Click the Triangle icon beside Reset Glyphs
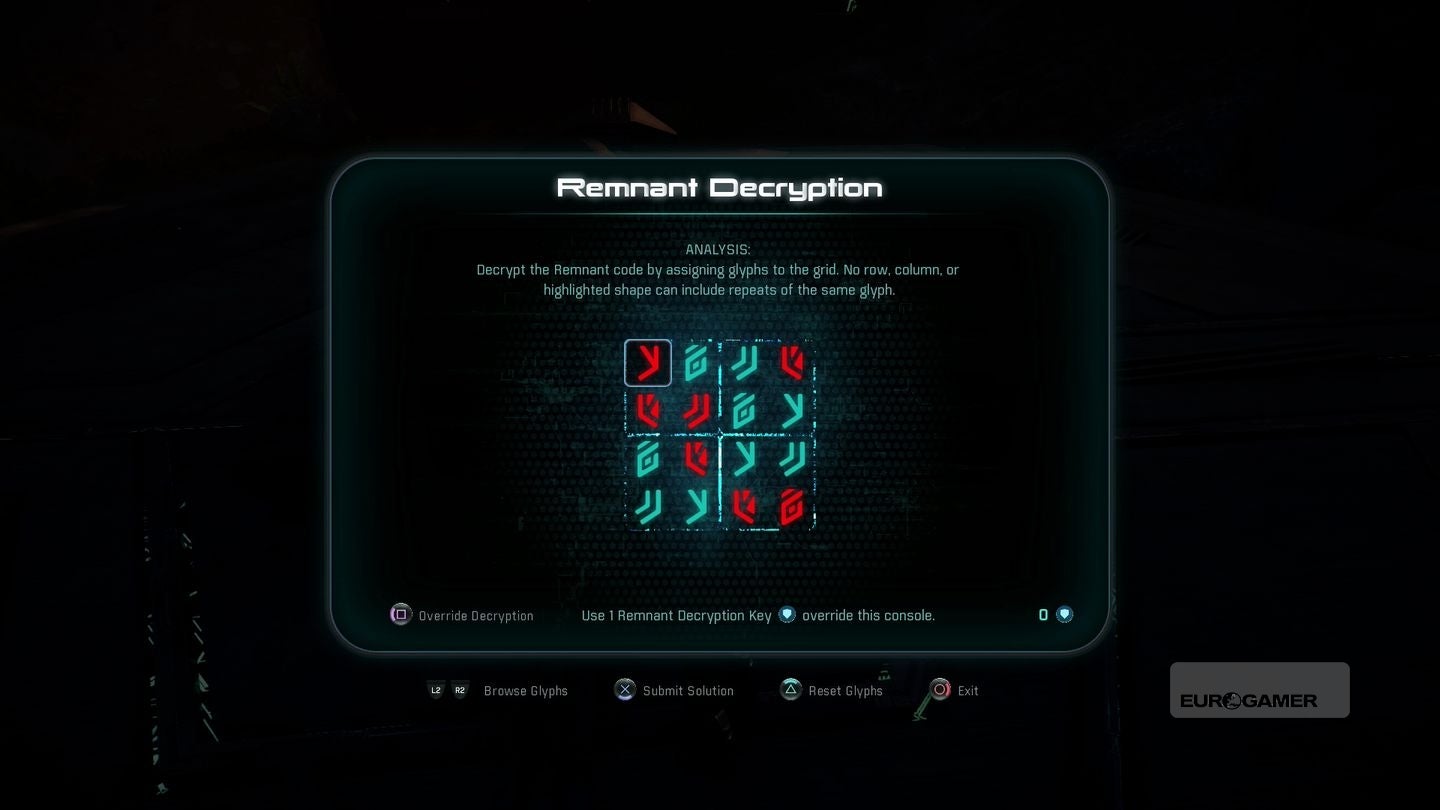The width and height of the screenshot is (1440, 810). tap(790, 689)
